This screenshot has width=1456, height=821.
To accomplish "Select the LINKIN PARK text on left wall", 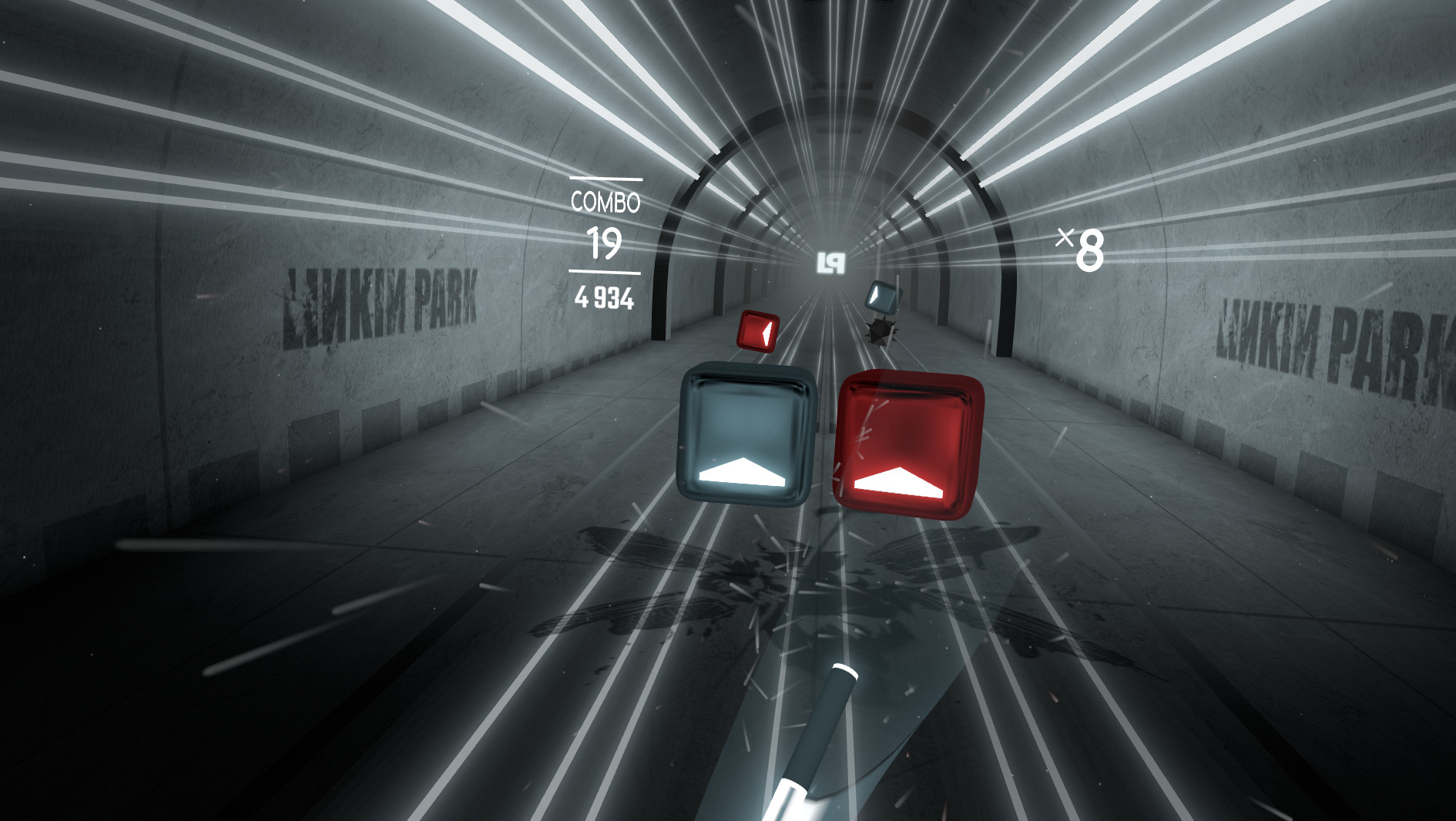I will click(x=377, y=300).
